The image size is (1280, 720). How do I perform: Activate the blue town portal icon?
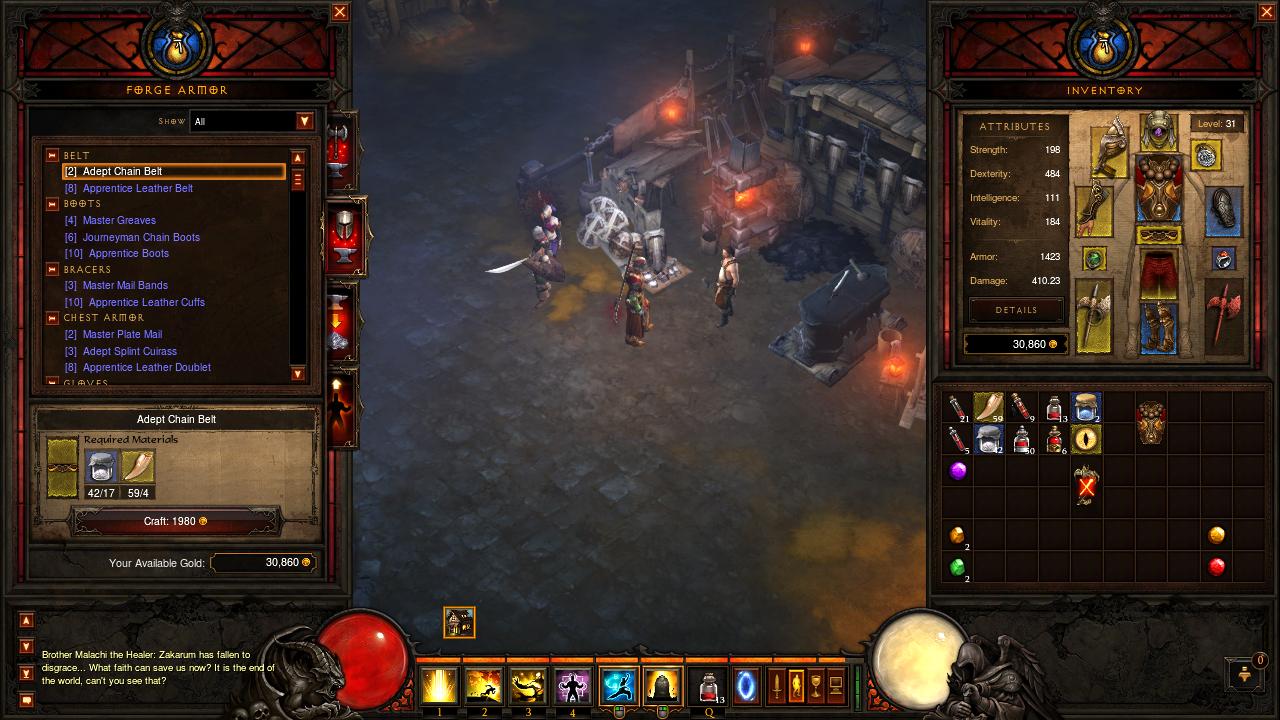click(746, 686)
